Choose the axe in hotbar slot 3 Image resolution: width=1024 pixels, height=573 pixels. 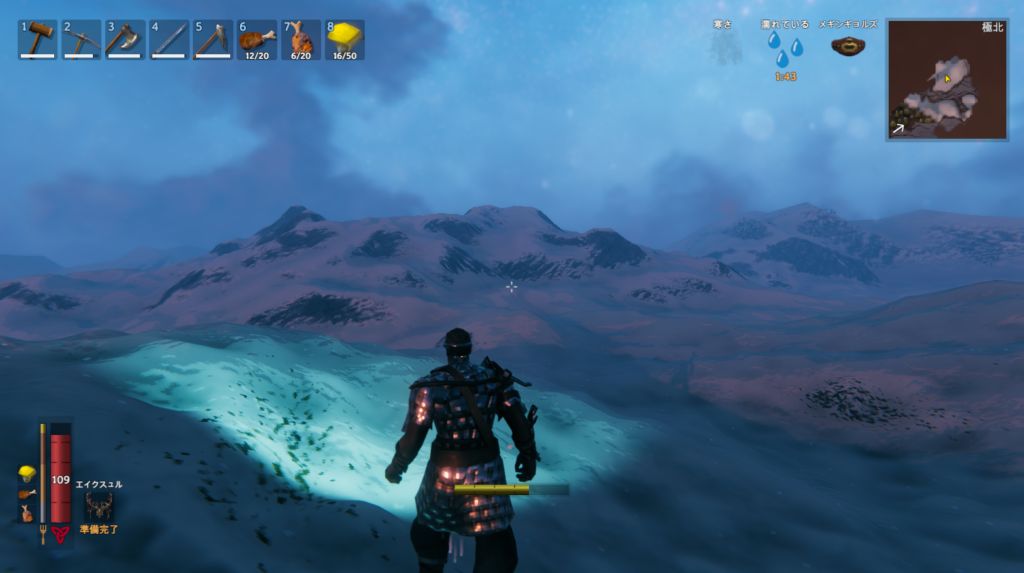click(126, 39)
